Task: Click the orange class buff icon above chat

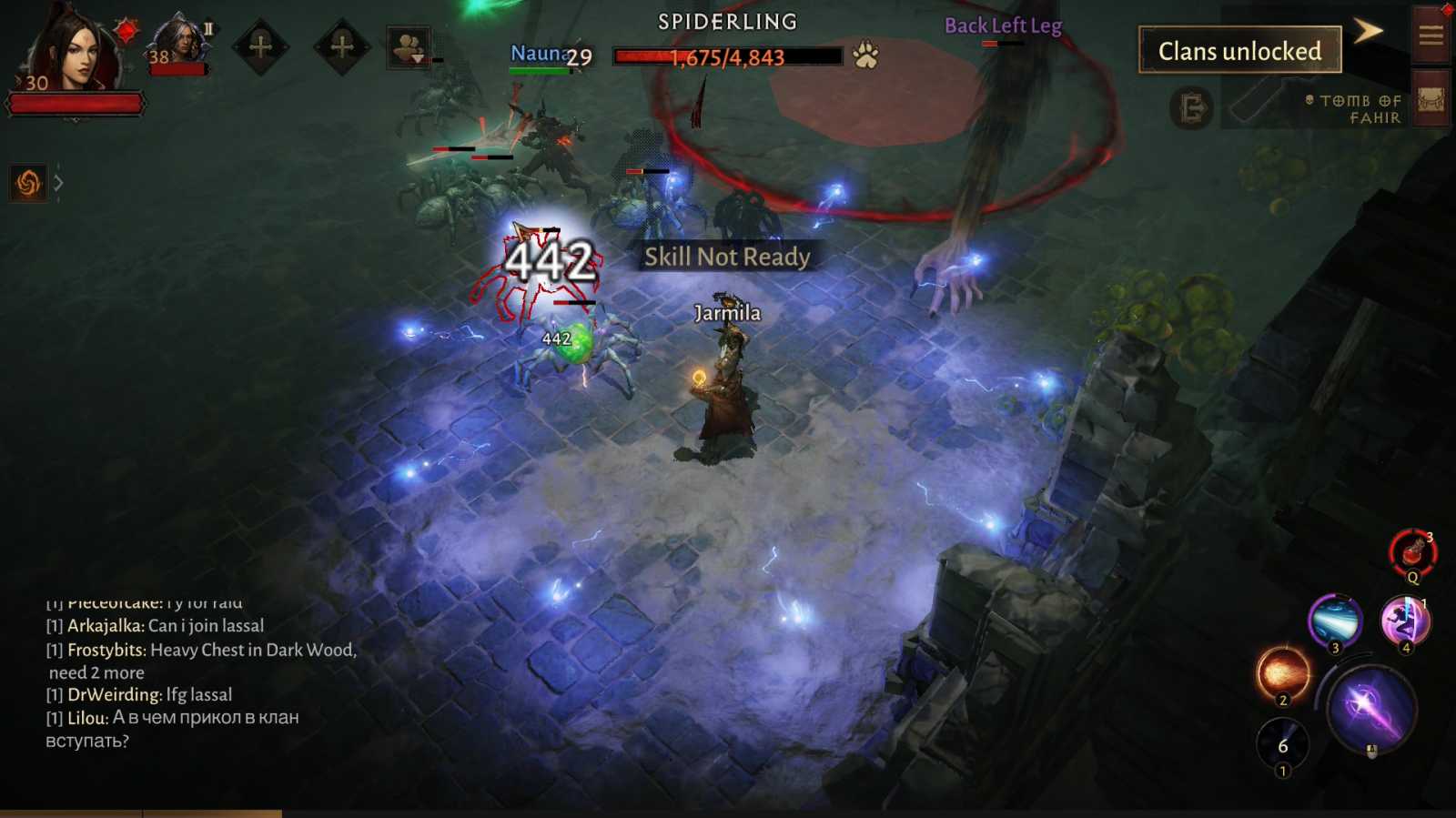Action: coord(27,182)
